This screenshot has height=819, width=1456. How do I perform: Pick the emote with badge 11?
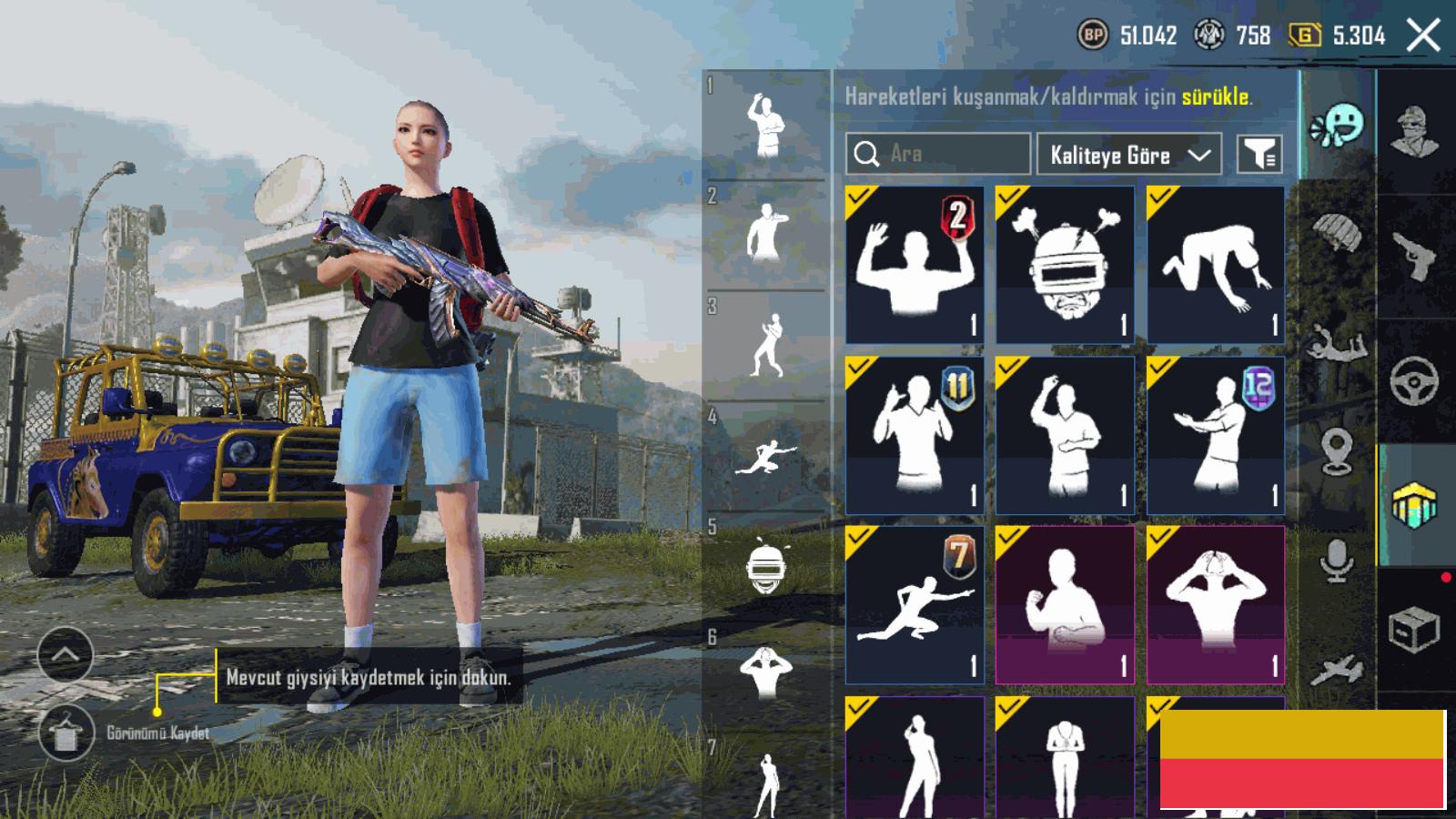tap(914, 435)
